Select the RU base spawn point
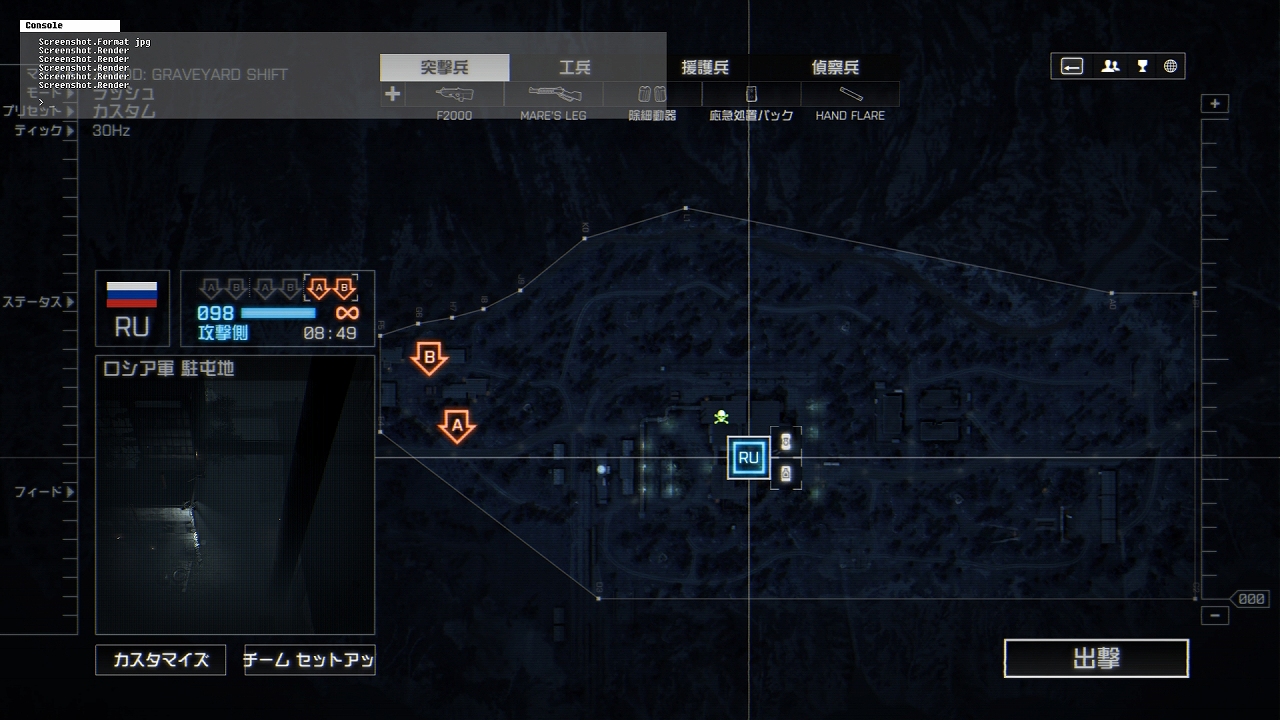1280x720 pixels. (748, 458)
